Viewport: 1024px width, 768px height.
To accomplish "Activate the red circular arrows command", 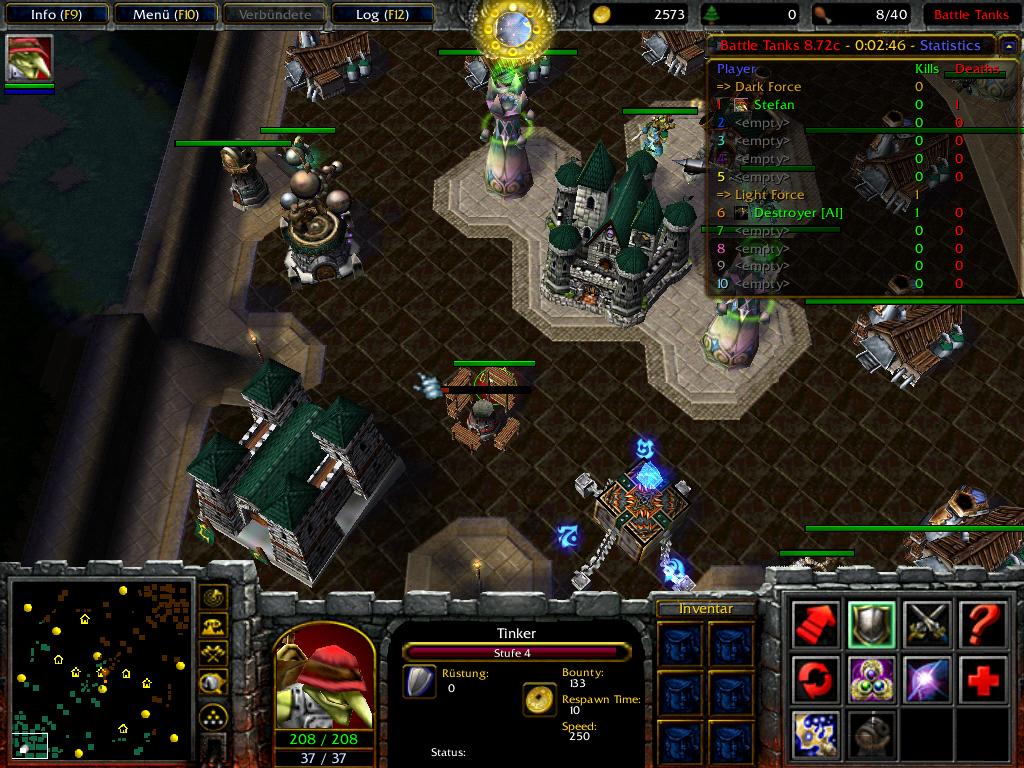I will (815, 680).
